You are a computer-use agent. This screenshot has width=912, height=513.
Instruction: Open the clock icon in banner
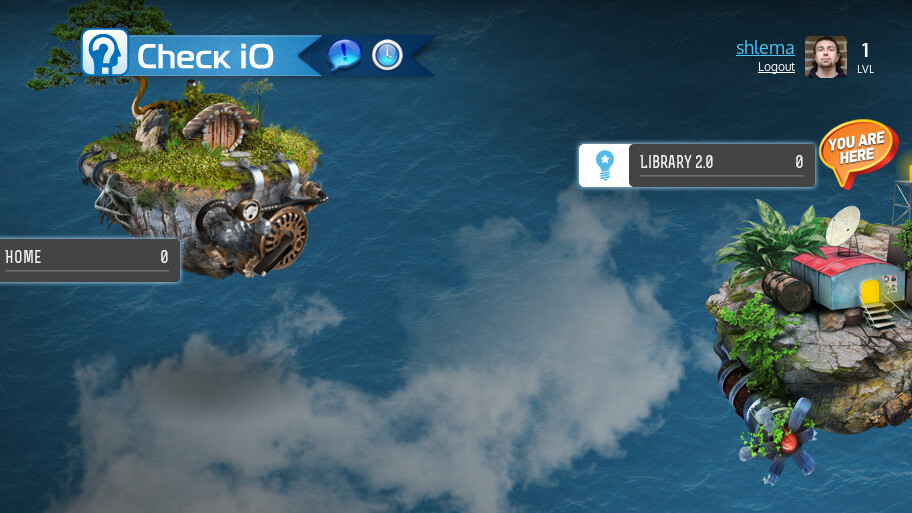pyautogui.click(x=387, y=55)
